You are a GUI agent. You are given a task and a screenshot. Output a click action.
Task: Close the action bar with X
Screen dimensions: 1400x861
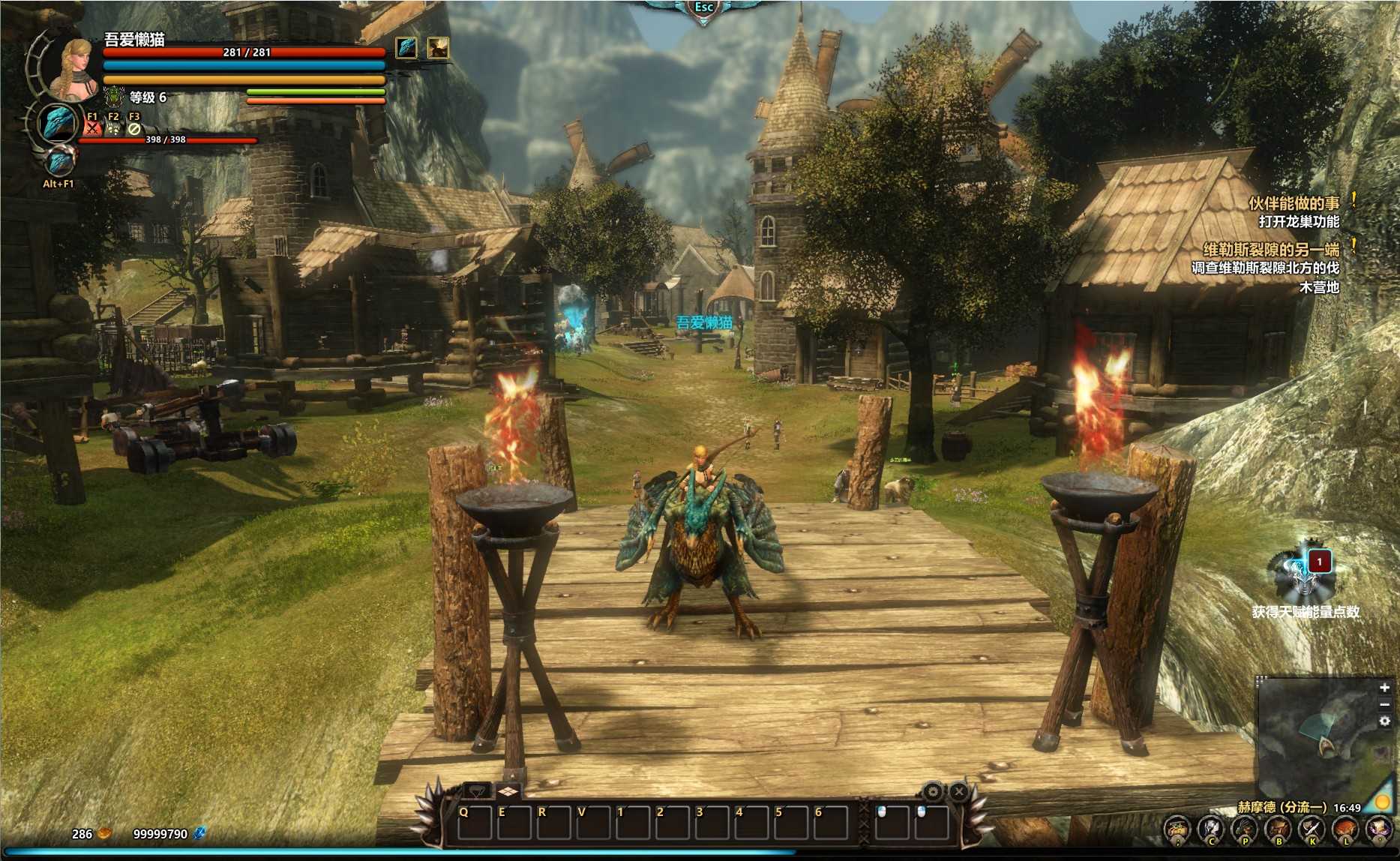coord(959,791)
